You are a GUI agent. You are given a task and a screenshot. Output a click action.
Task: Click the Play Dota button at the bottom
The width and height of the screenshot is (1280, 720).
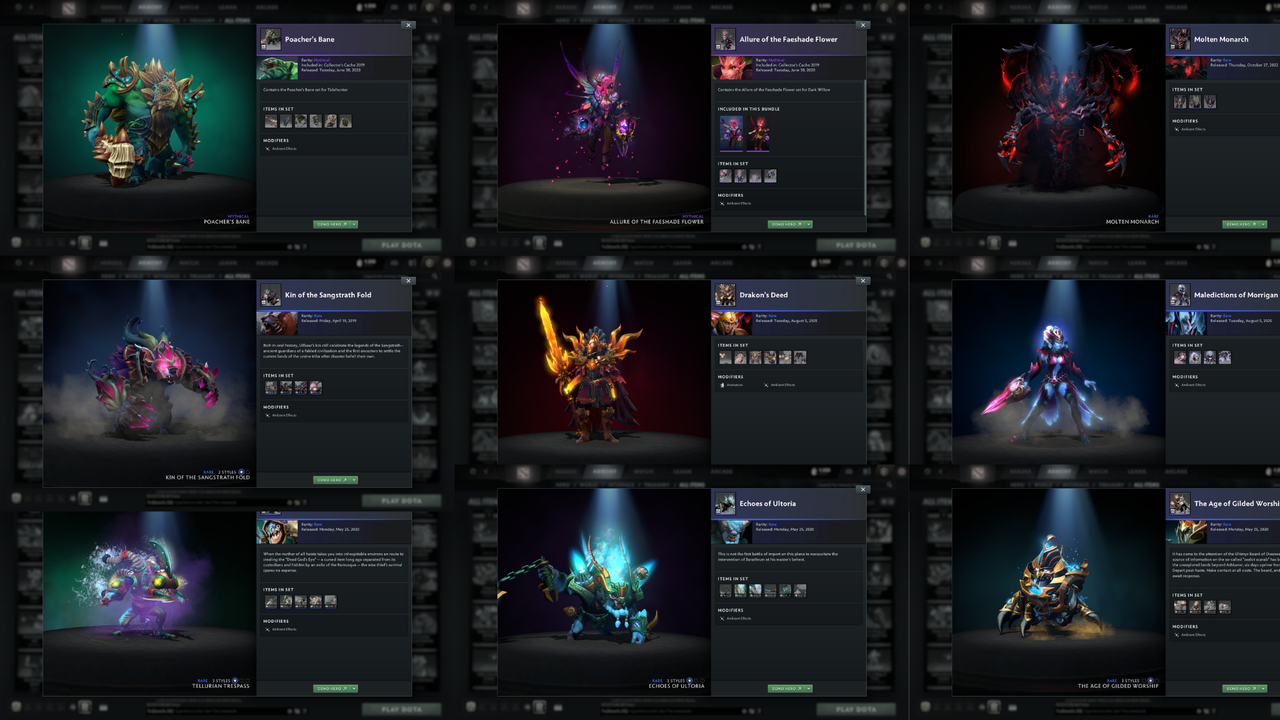[x=400, y=245]
